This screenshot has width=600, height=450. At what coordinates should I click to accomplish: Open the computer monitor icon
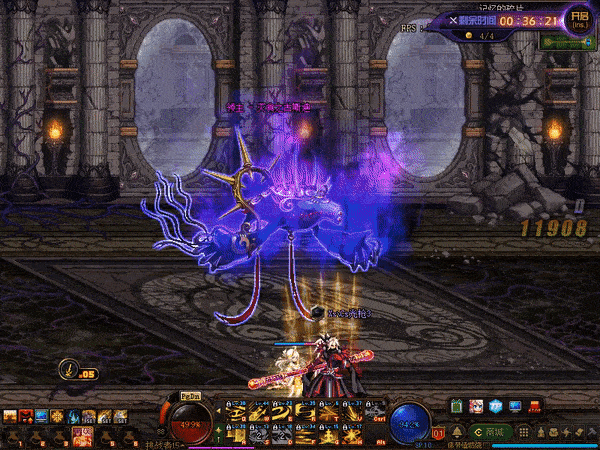click(x=515, y=406)
